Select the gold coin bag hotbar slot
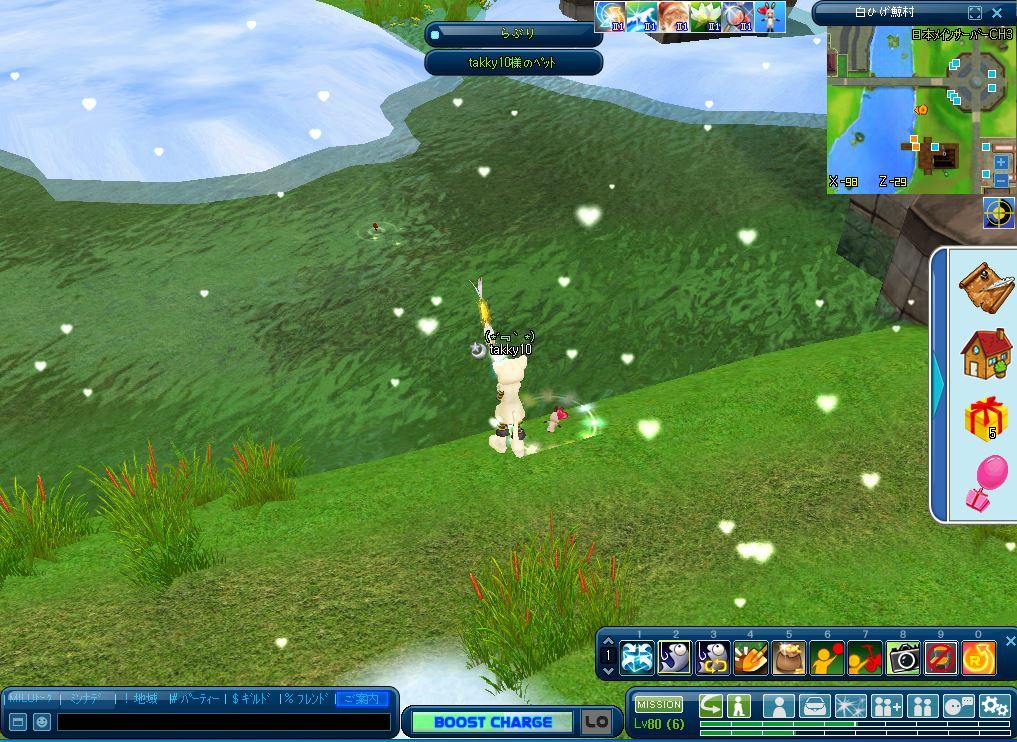The image size is (1017, 742). [x=789, y=657]
